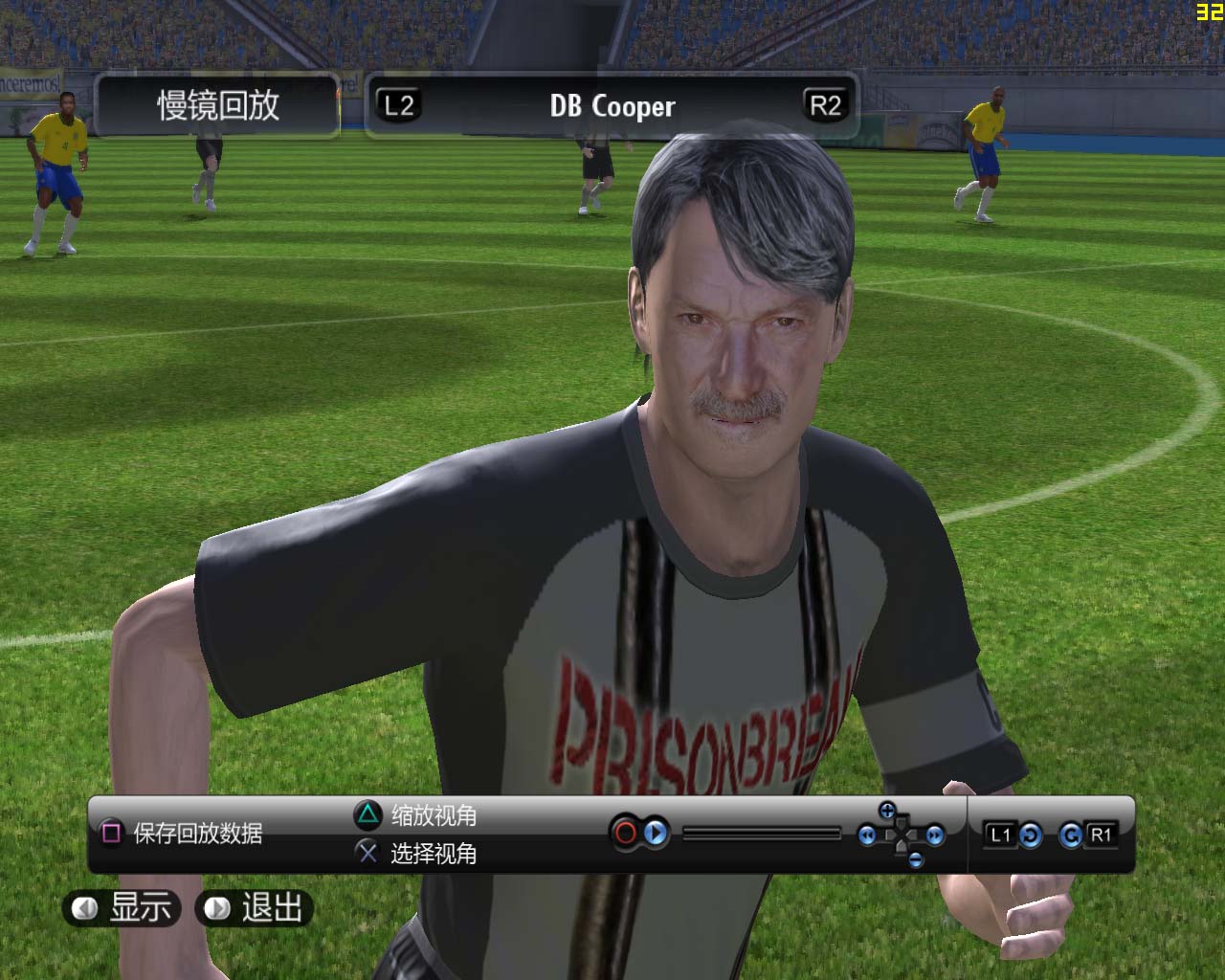1225x980 pixels.
Task: Click the blue play arrow button
Action: (x=656, y=834)
